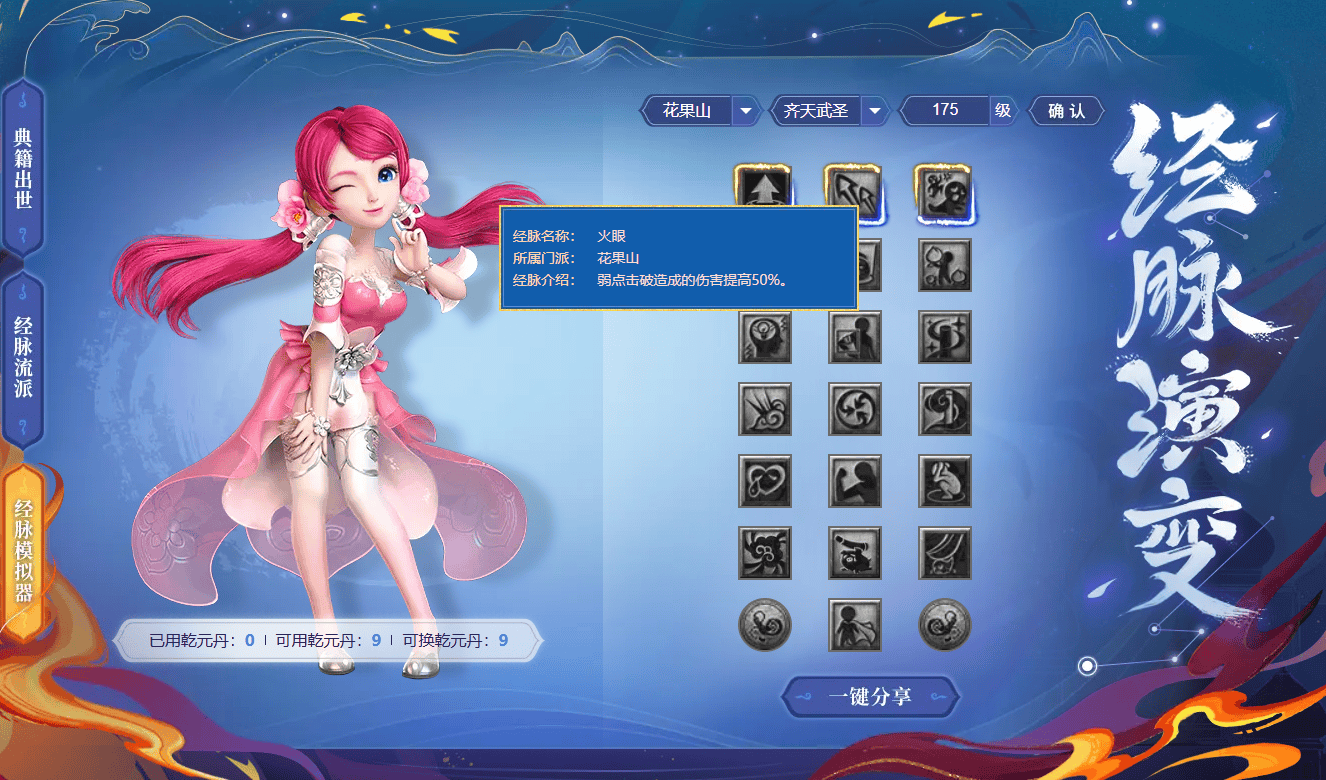Confirm with the 确认 button

click(1066, 111)
